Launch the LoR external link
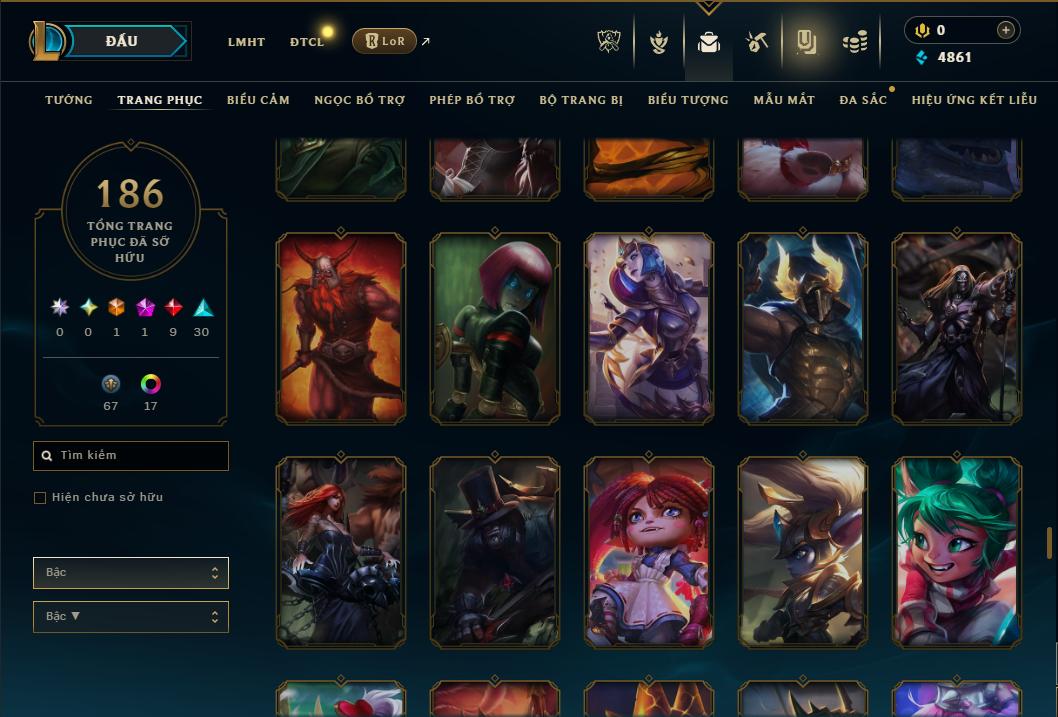1058x717 pixels. tap(385, 41)
